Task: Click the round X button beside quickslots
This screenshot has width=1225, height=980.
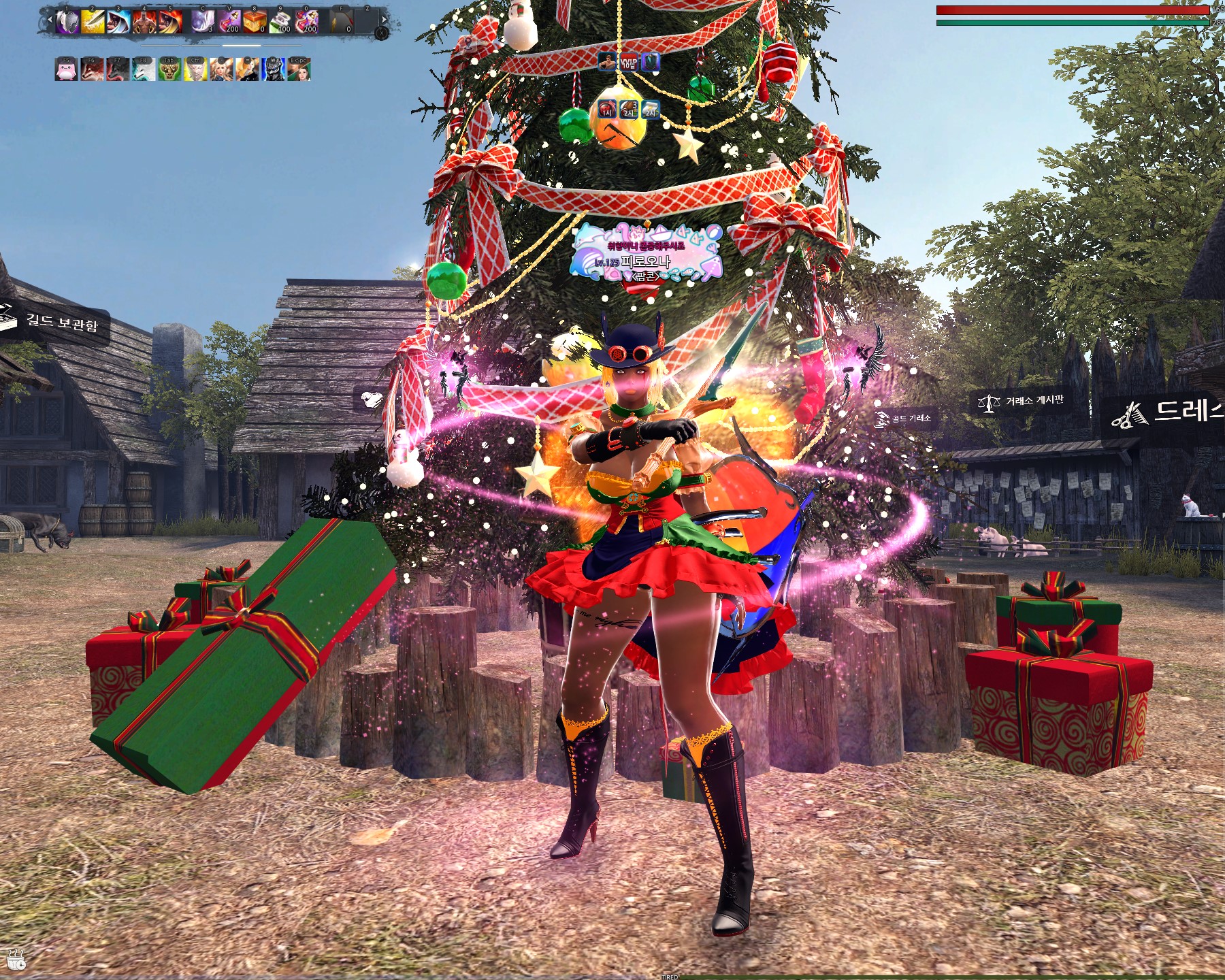Action: pyautogui.click(x=382, y=32)
